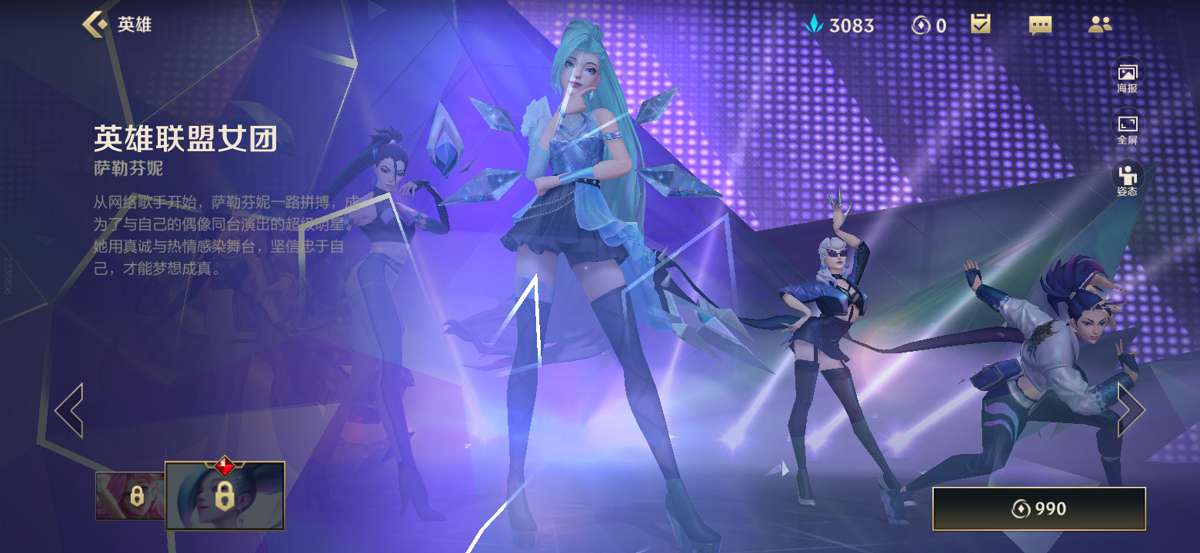Open the 海报 poster view

[x=1127, y=78]
